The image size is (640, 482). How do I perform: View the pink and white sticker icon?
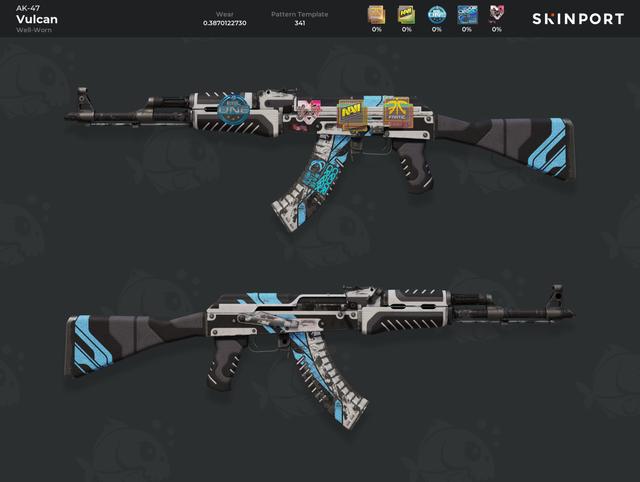pos(497,14)
